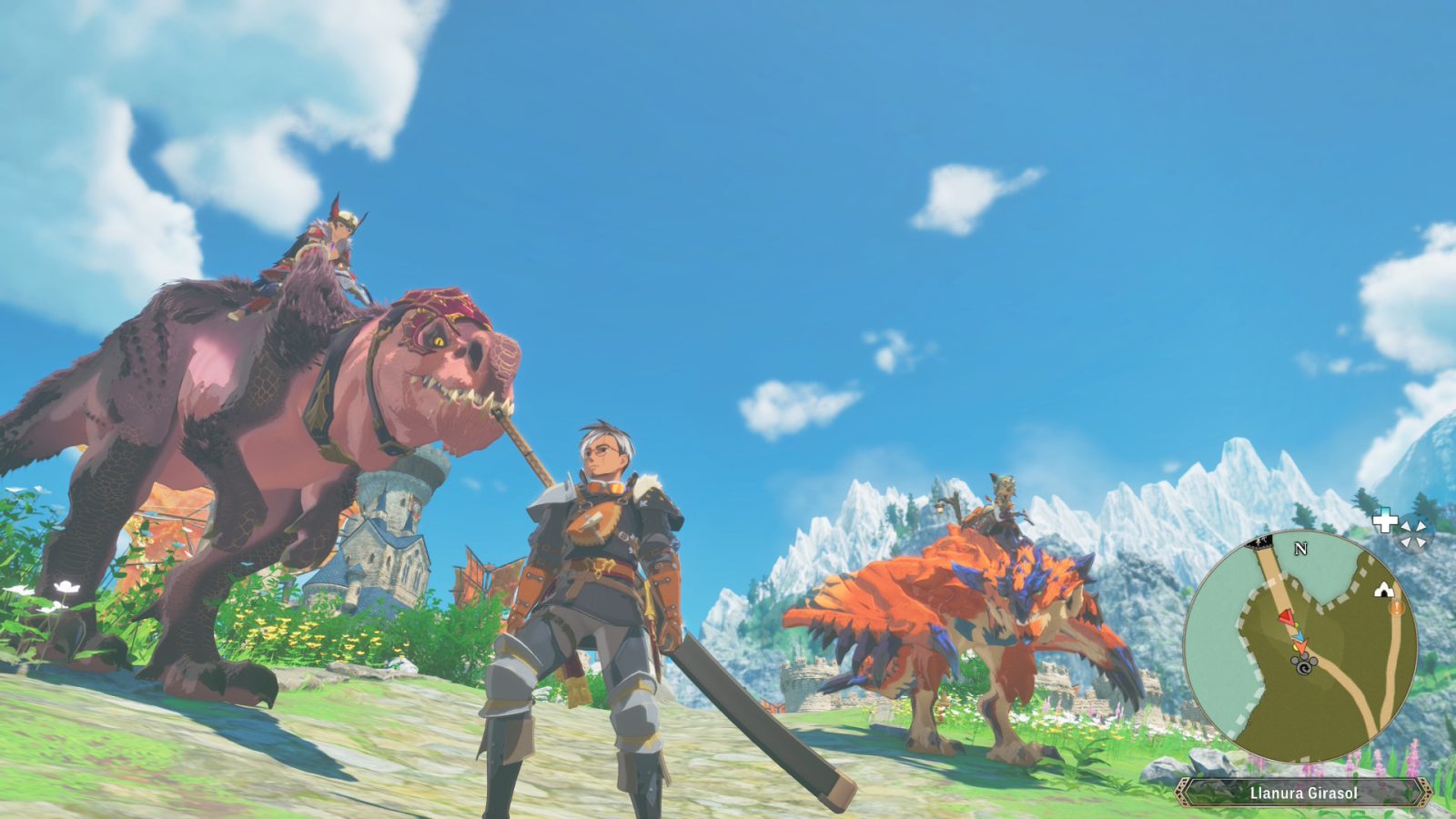This screenshot has width=1456, height=819.
Task: Click the yellow dot marker beside the red arrow
Action: (x=1295, y=625)
